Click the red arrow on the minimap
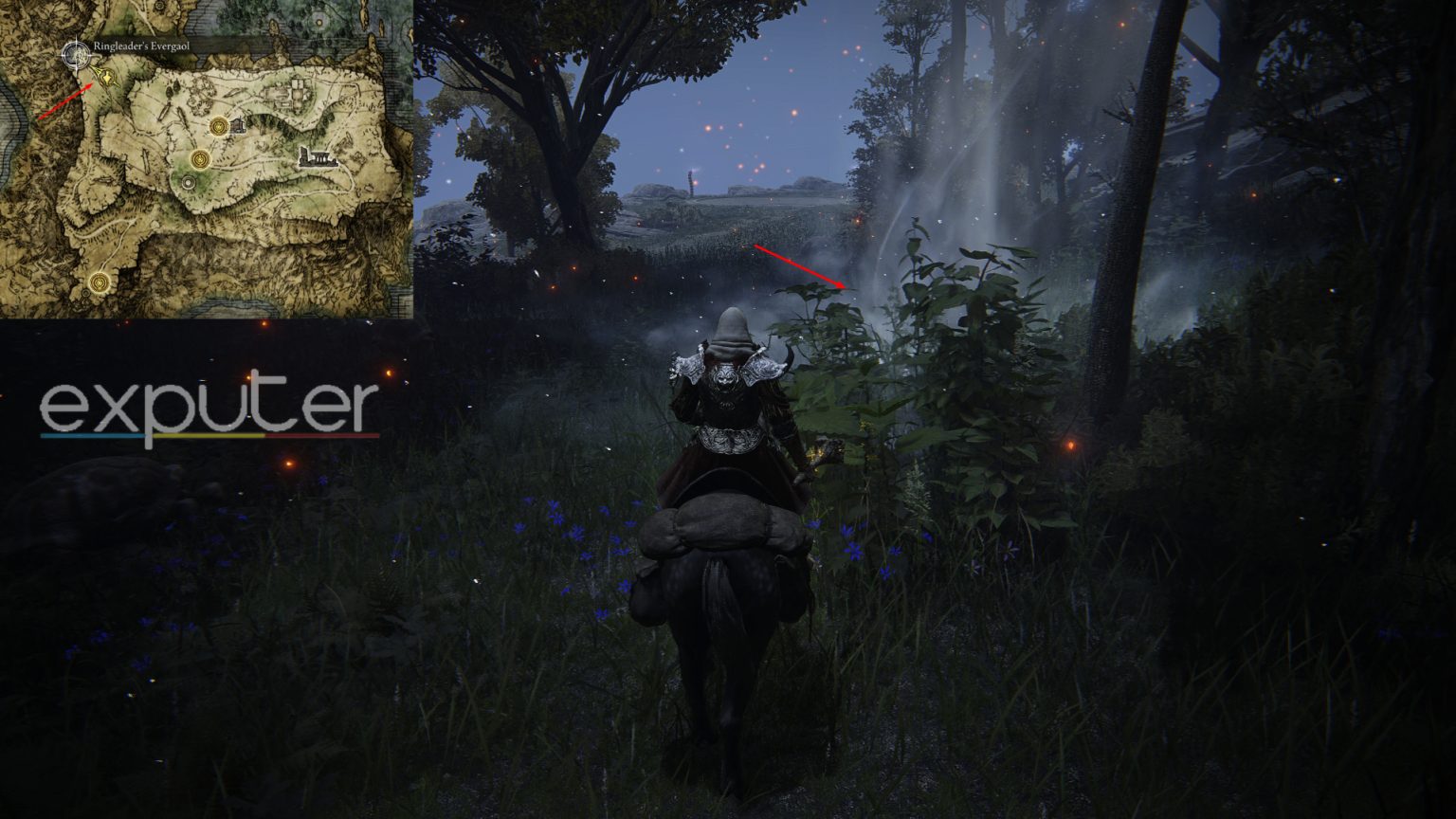 (x=64, y=100)
